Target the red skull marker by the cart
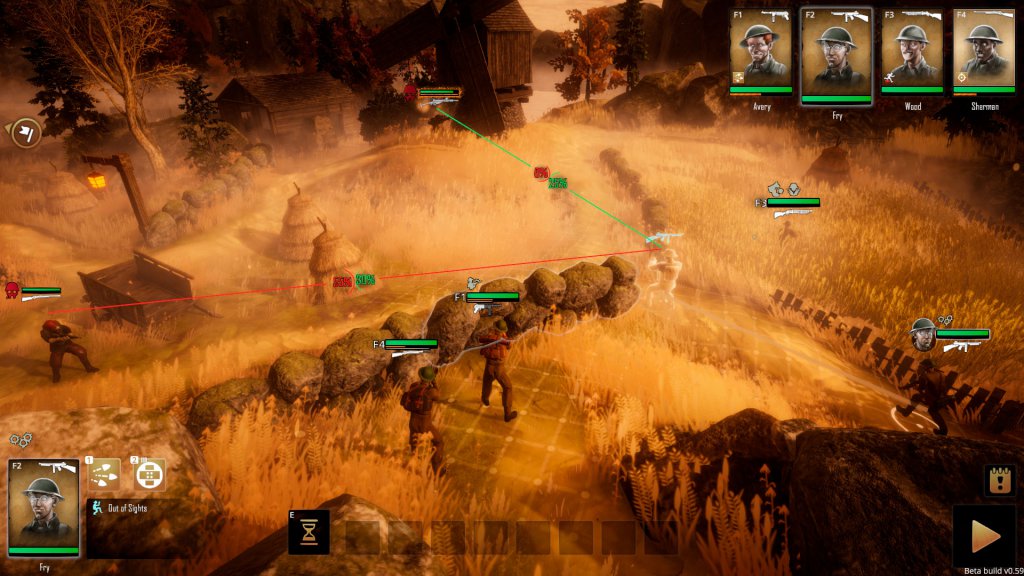 (x=12, y=290)
